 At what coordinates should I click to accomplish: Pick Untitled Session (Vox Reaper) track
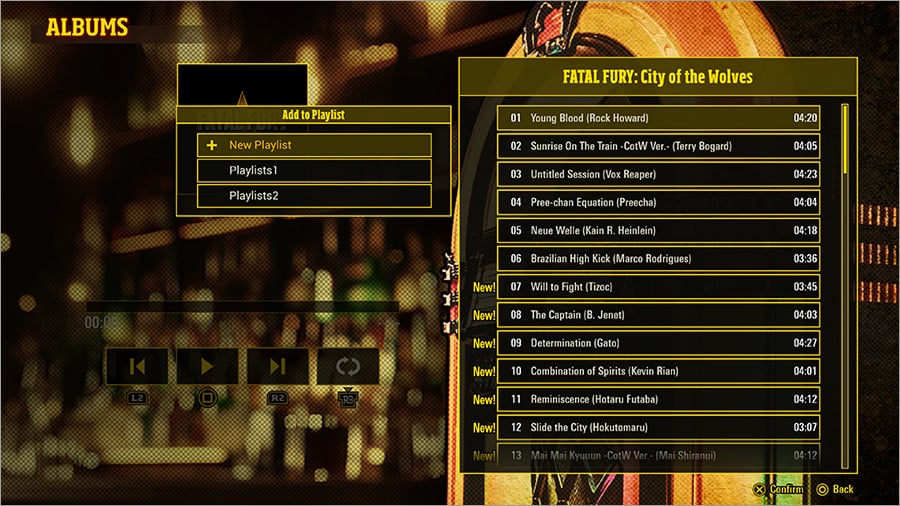point(658,174)
